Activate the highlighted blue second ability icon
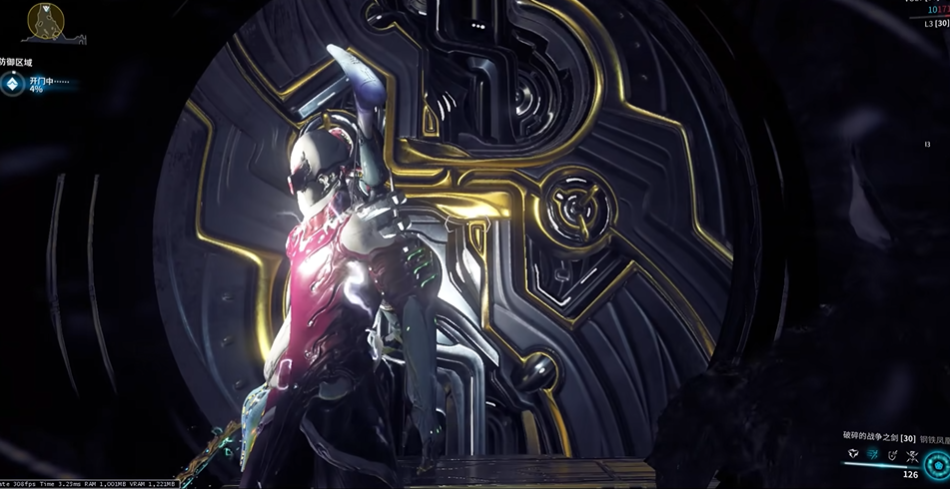The image size is (950, 489). pyautogui.click(x=873, y=455)
